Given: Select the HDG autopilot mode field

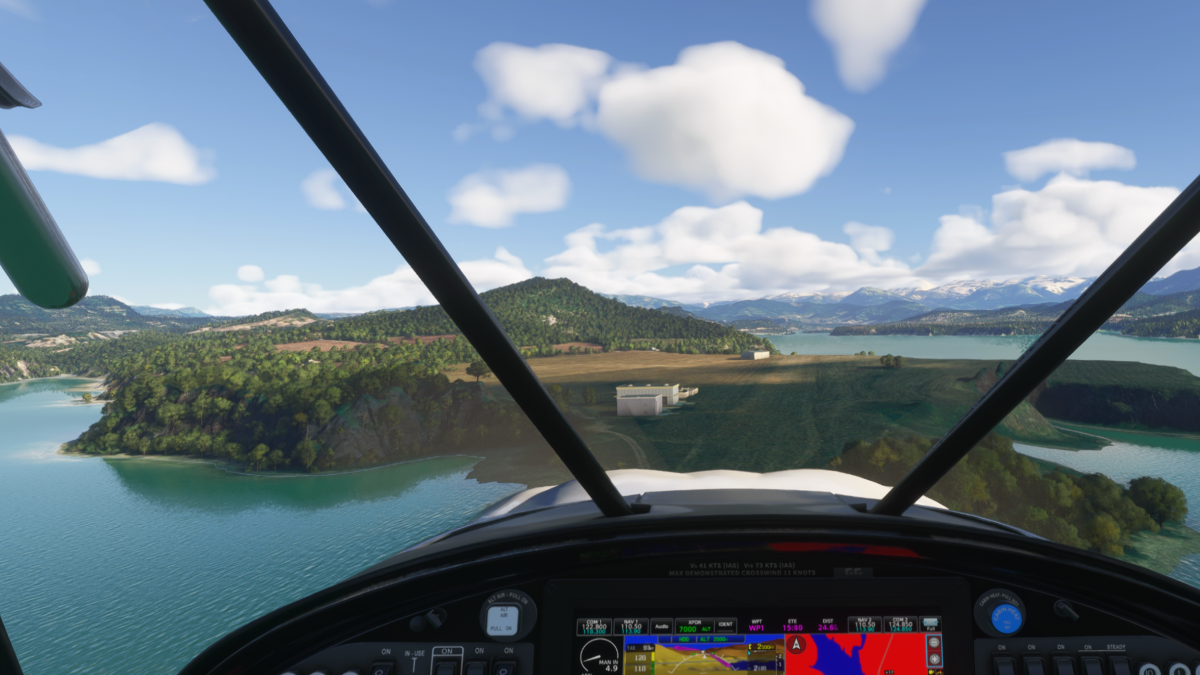Looking at the screenshot, I should coord(685,638).
